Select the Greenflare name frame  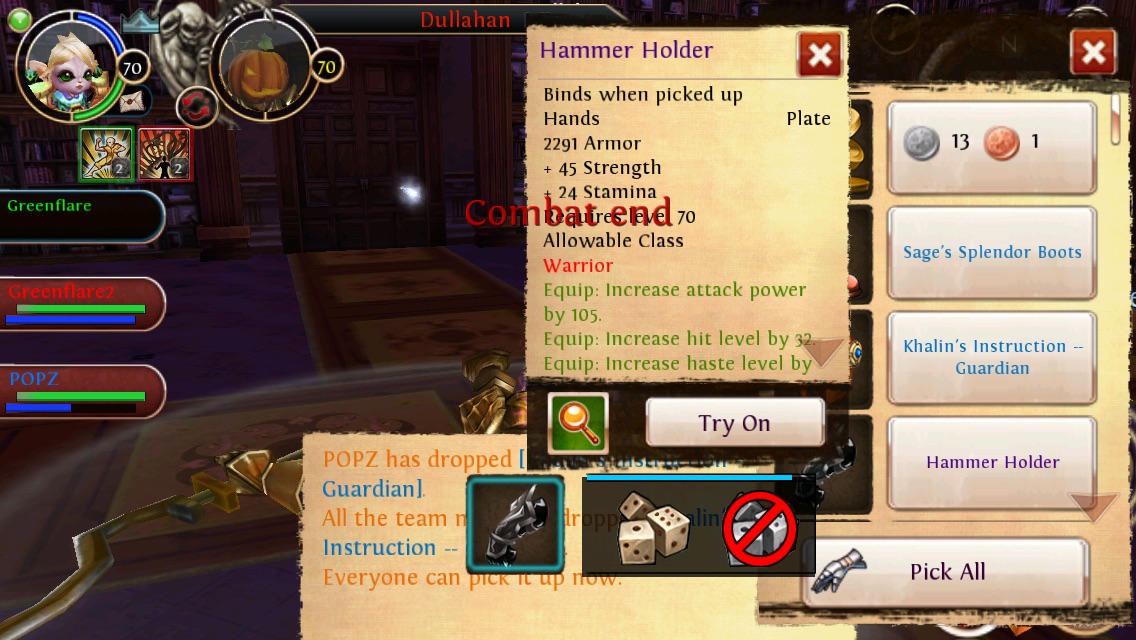tap(80, 214)
